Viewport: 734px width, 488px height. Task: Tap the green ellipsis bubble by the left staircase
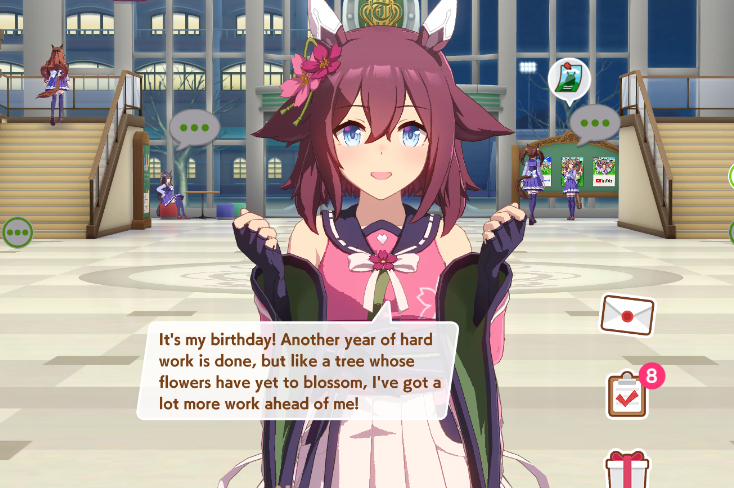click(16, 233)
